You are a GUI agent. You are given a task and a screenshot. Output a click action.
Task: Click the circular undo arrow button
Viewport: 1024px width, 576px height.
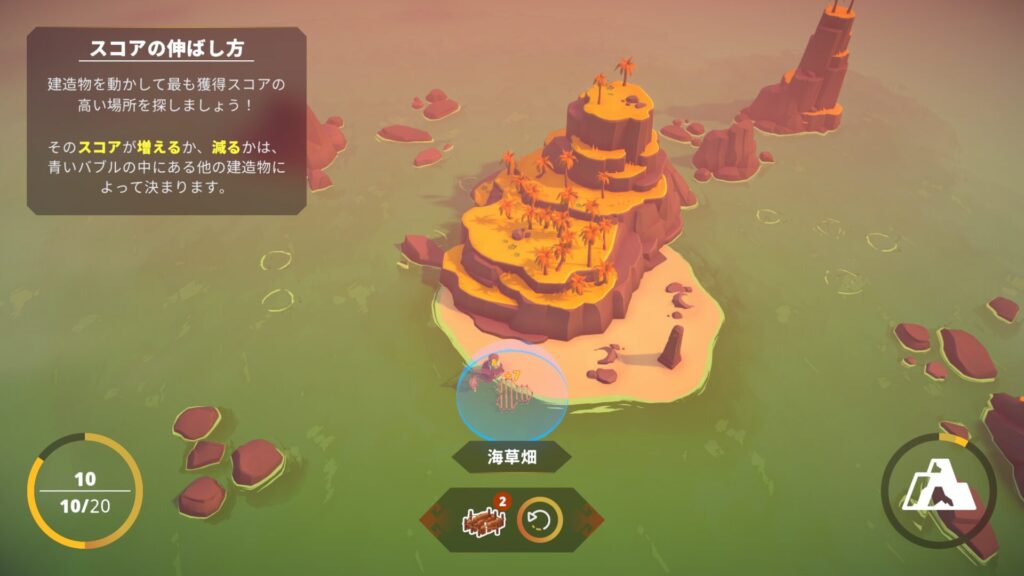coord(540,520)
